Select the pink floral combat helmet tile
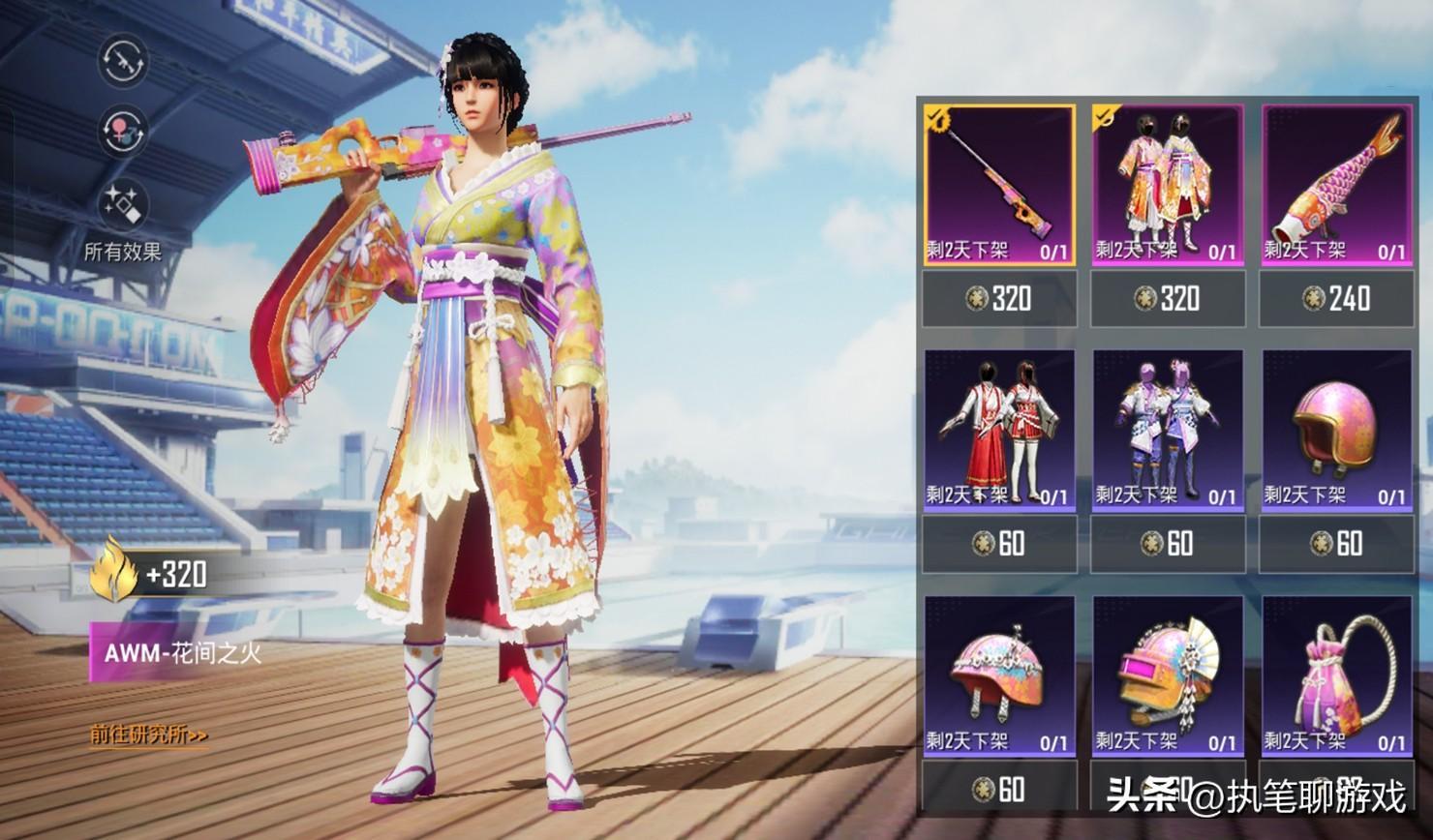 click(x=999, y=675)
